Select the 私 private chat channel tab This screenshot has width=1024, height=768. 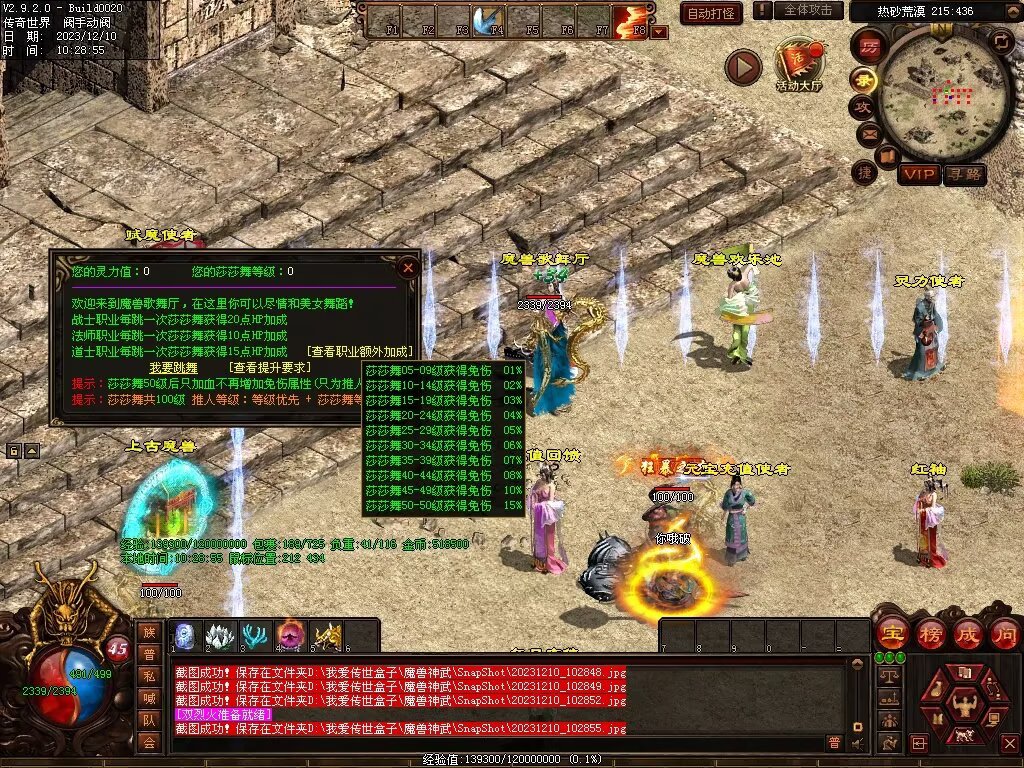(x=148, y=676)
